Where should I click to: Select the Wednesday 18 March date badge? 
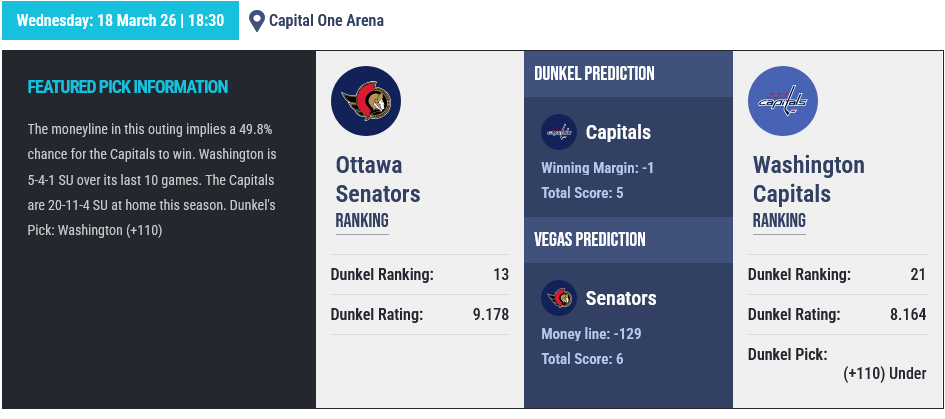point(121,20)
